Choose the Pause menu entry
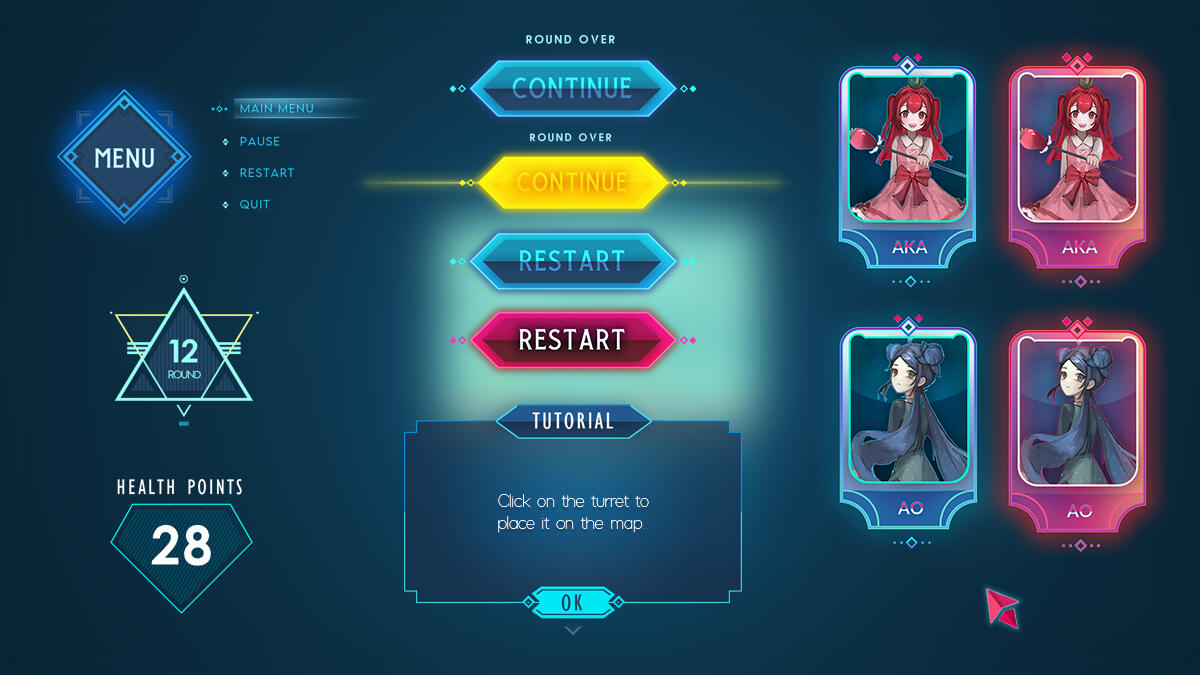Image resolution: width=1200 pixels, height=675 pixels. pyautogui.click(x=259, y=141)
